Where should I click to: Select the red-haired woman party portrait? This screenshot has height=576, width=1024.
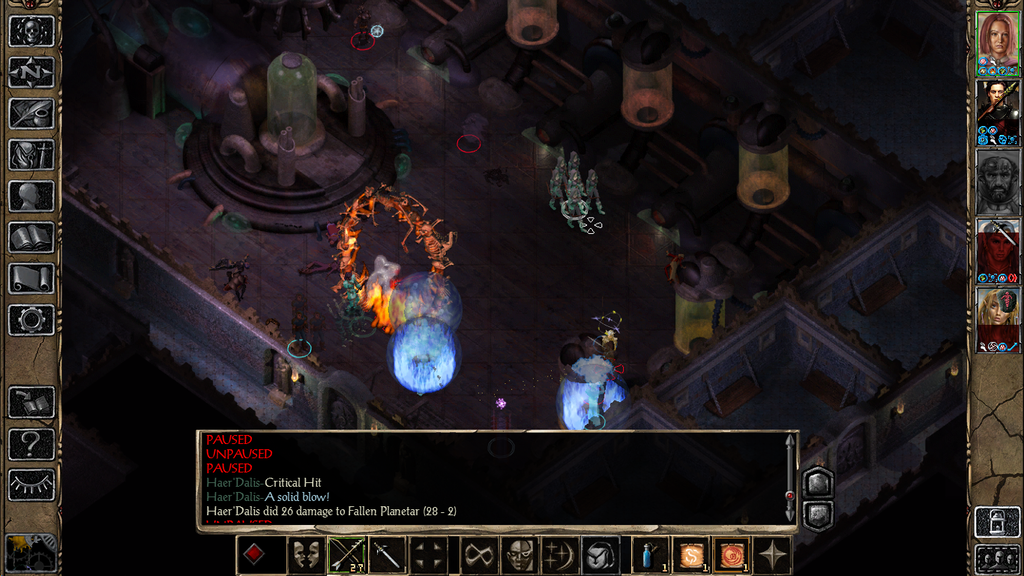point(997,39)
